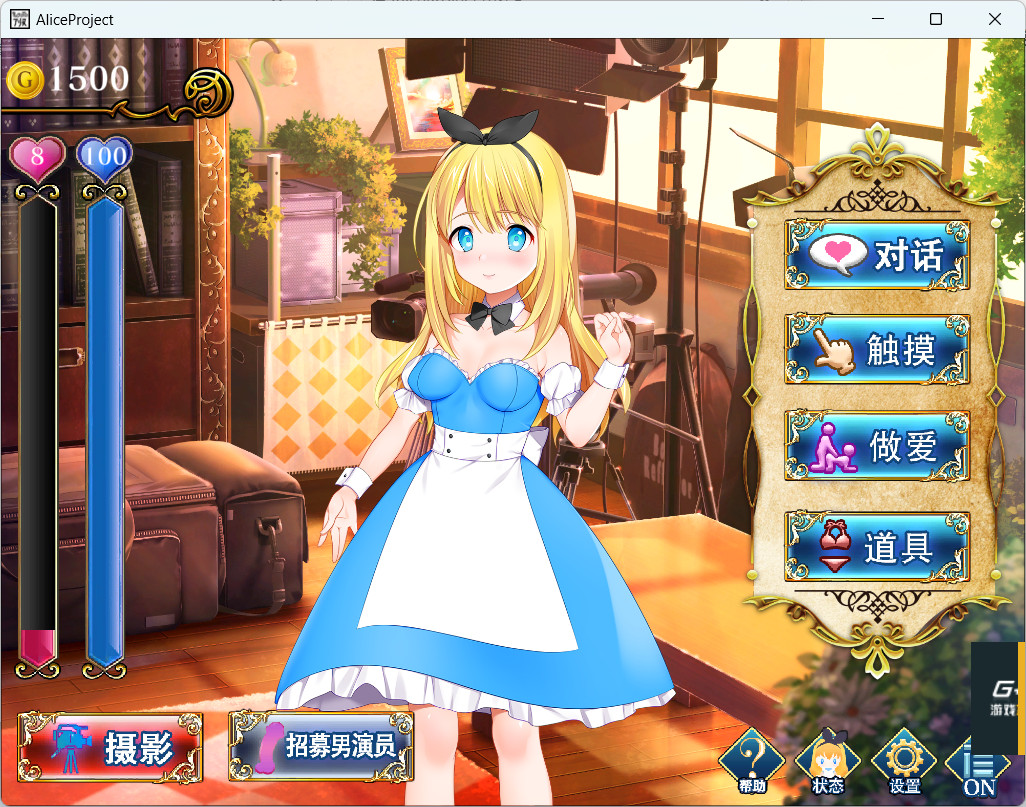Click the 招募男演员 recruit button
This screenshot has height=807, width=1026.
click(321, 746)
